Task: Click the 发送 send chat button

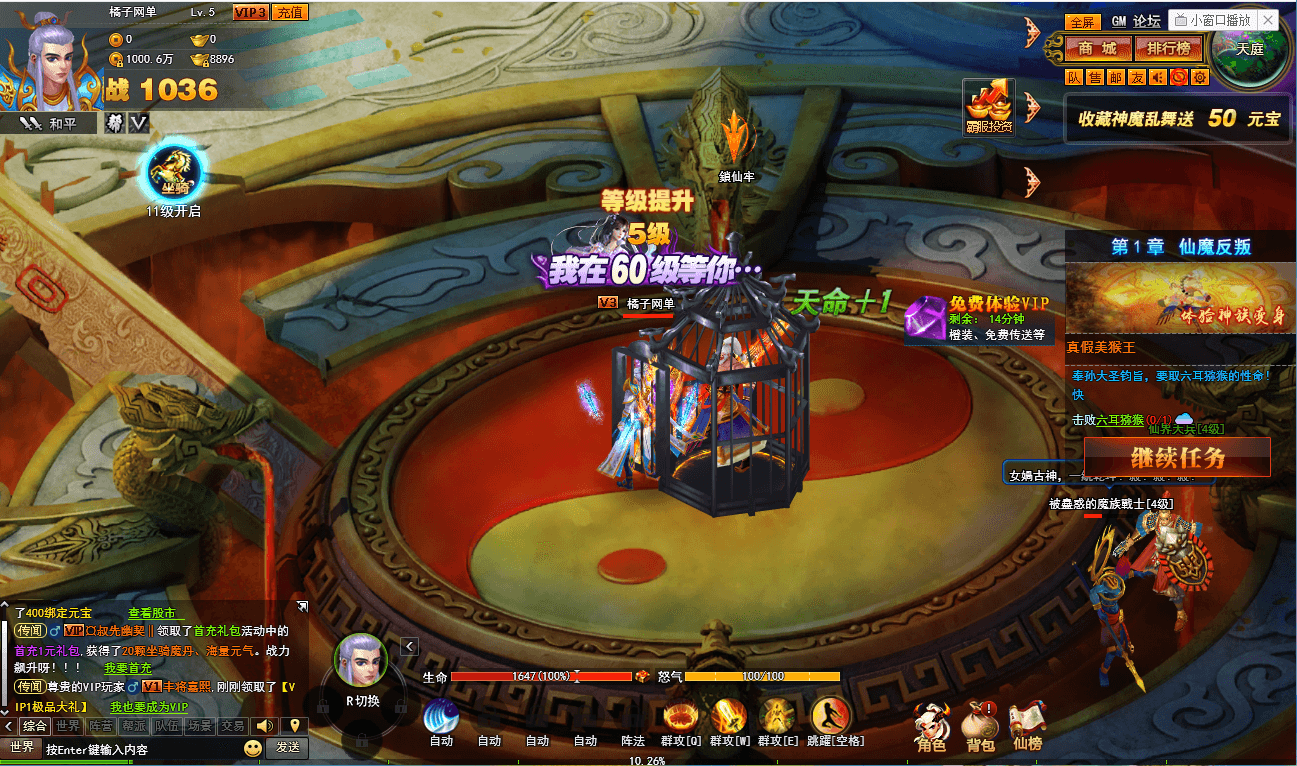Action: (x=288, y=747)
